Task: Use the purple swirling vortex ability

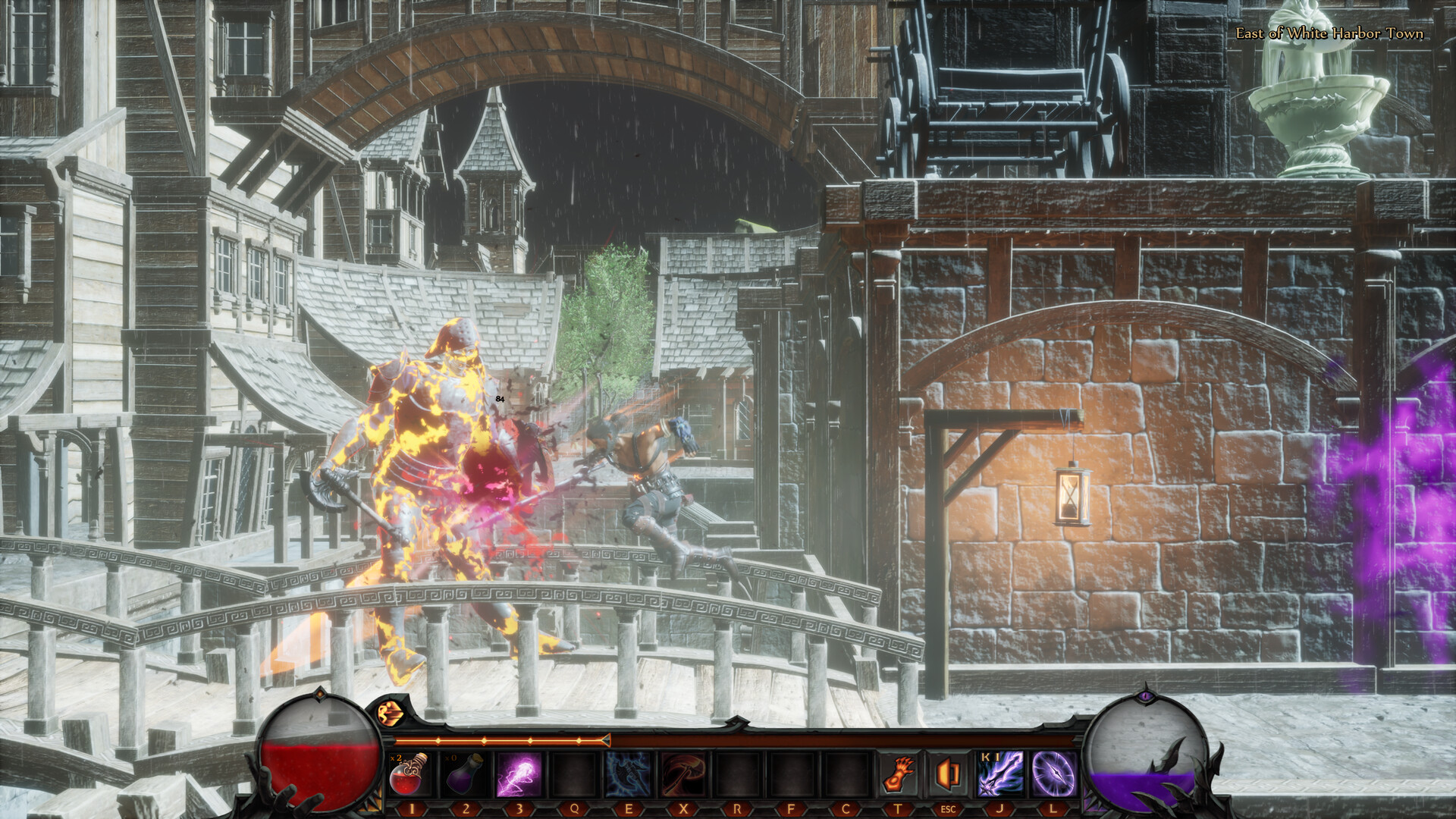Action: pos(1053,774)
